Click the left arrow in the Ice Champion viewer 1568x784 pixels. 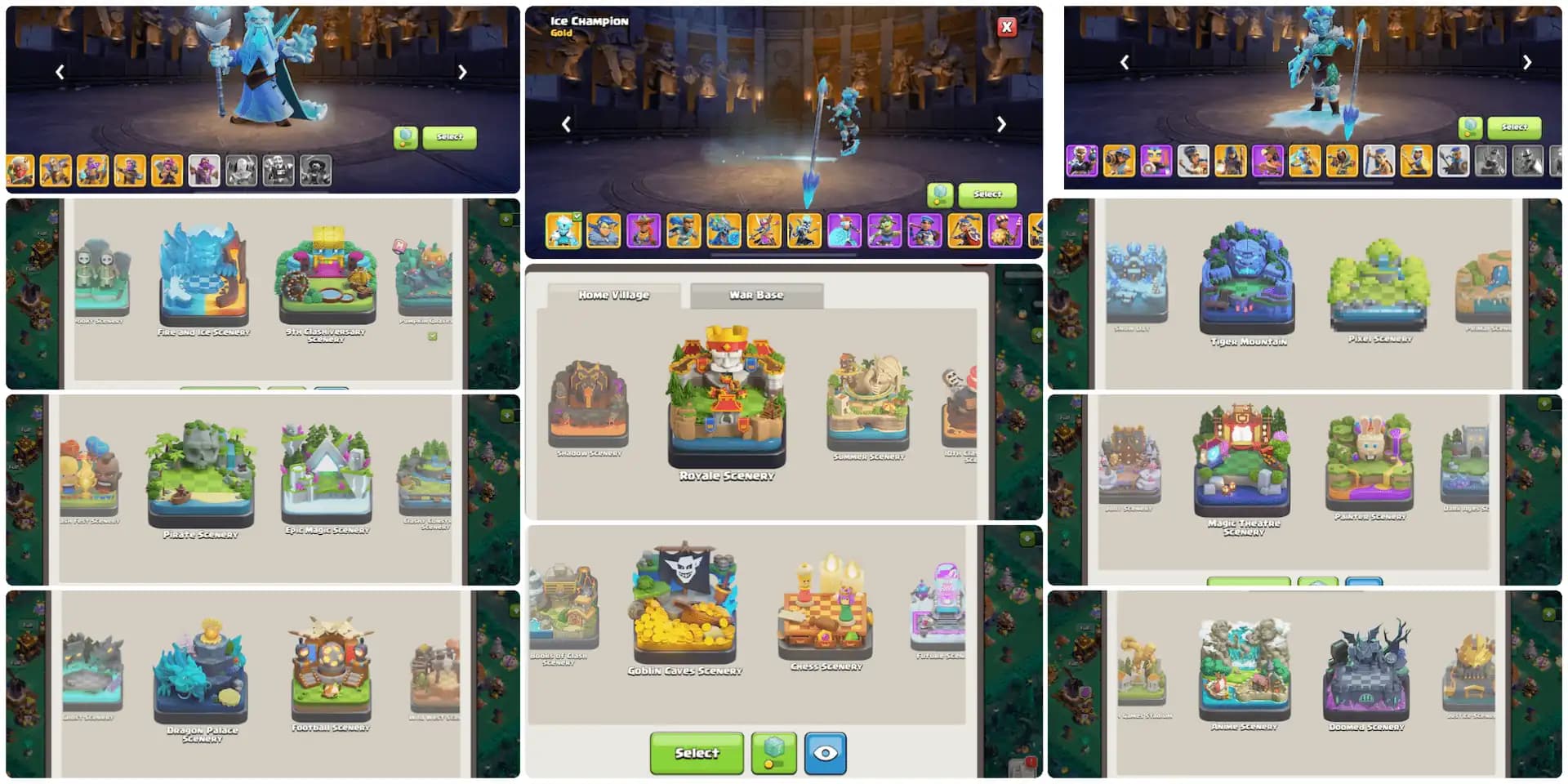pos(564,124)
